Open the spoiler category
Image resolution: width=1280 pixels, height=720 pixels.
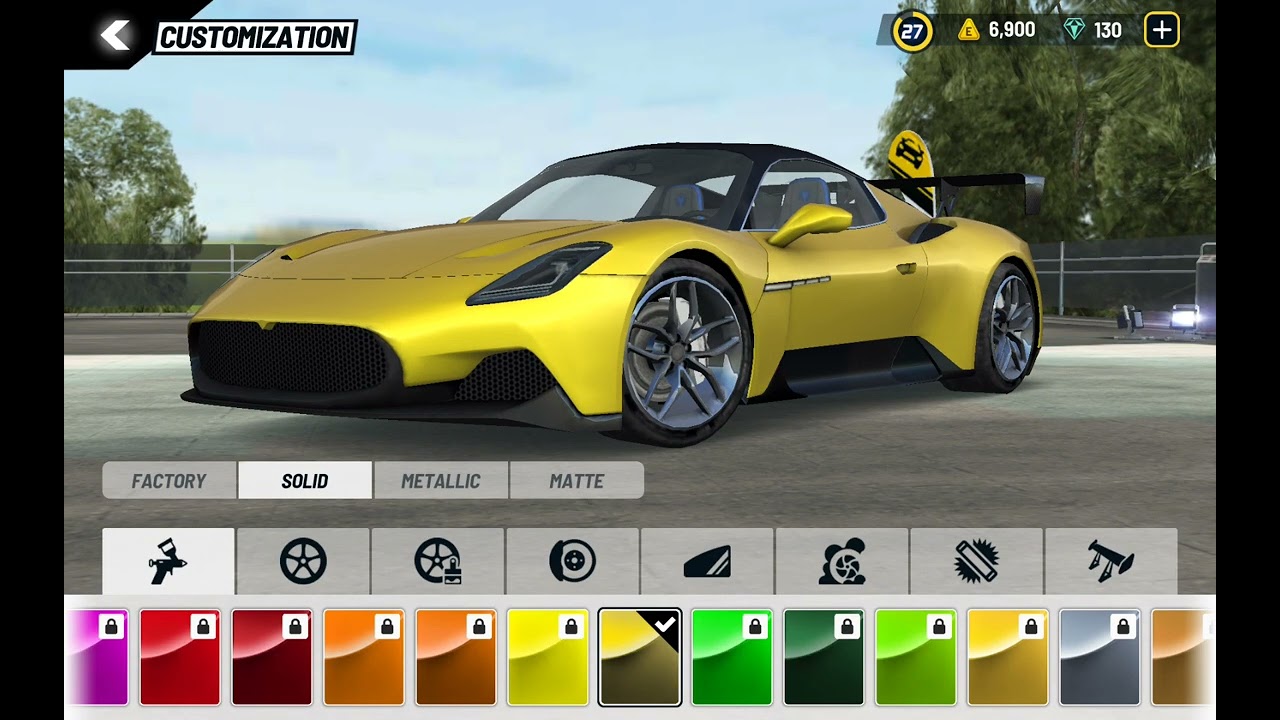pos(1110,561)
